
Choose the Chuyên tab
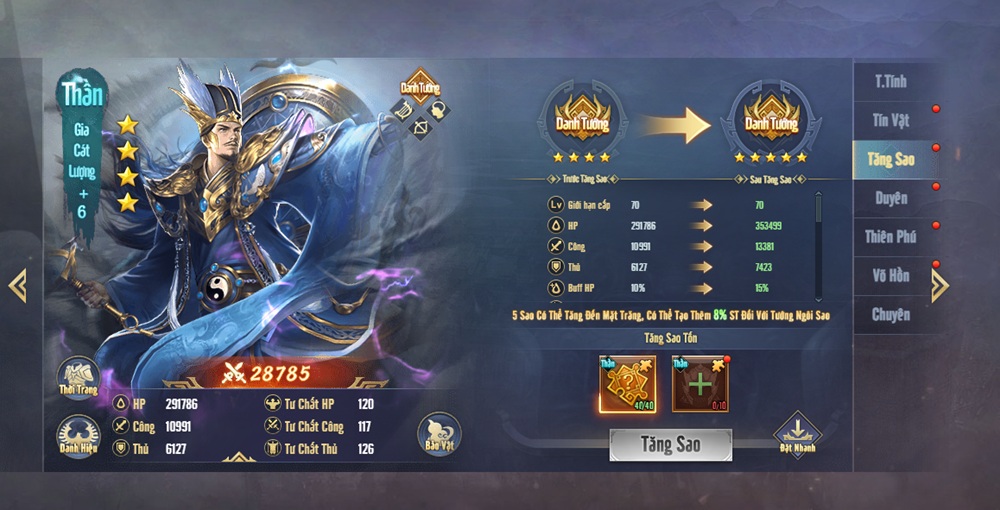pos(890,315)
